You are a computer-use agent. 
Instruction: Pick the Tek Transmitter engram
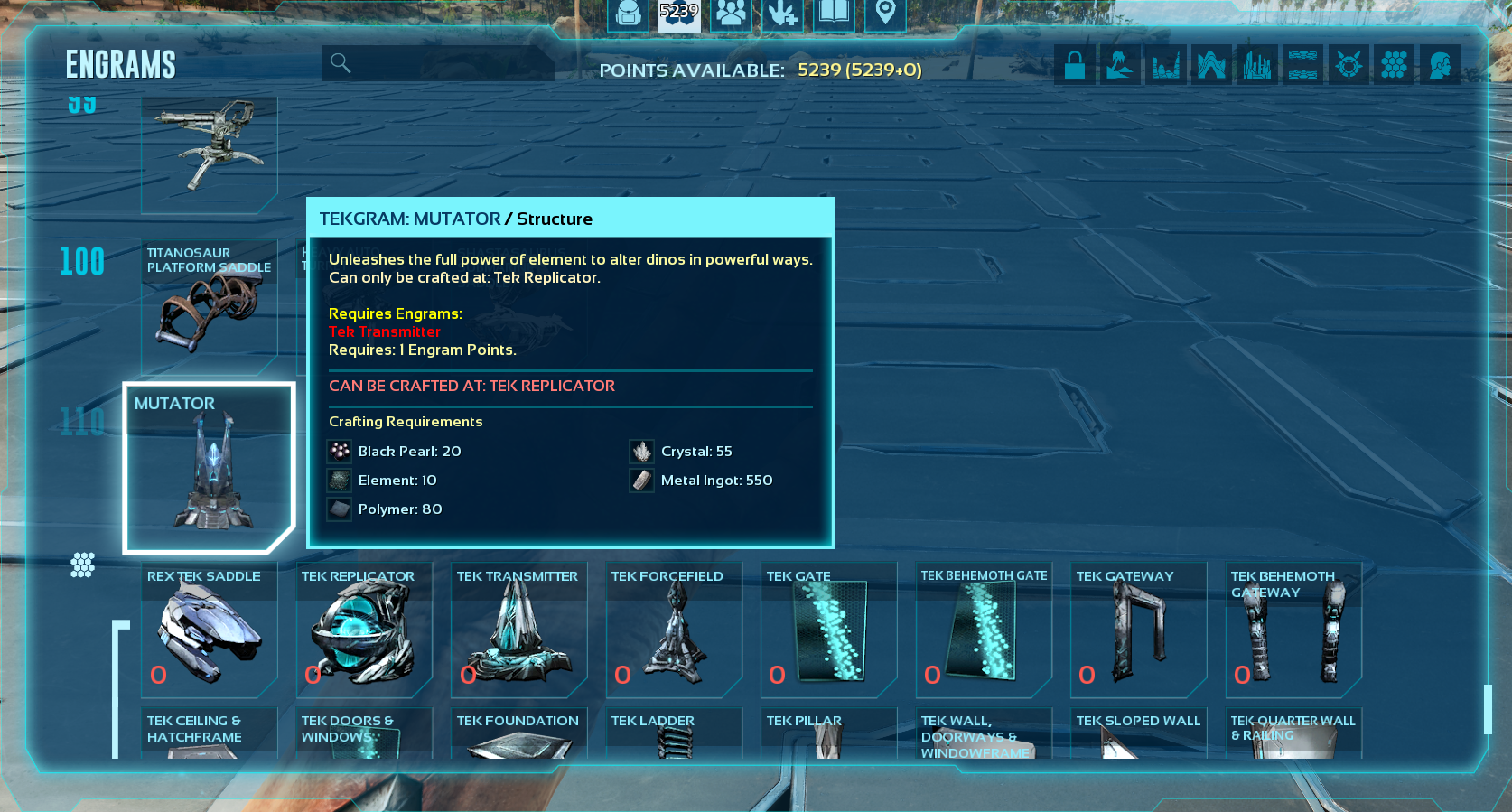pos(519,630)
